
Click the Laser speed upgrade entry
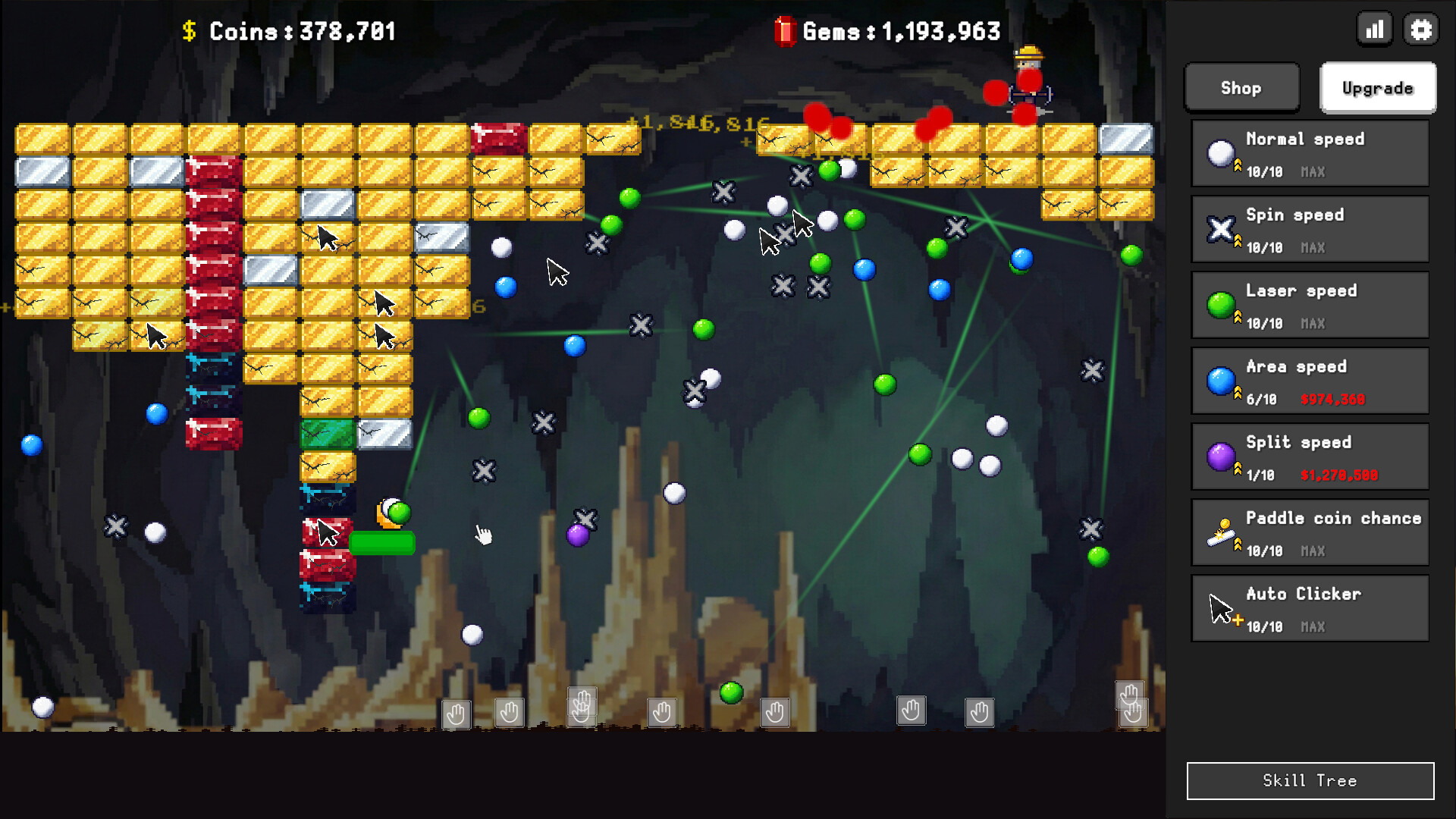pyautogui.click(x=1310, y=306)
